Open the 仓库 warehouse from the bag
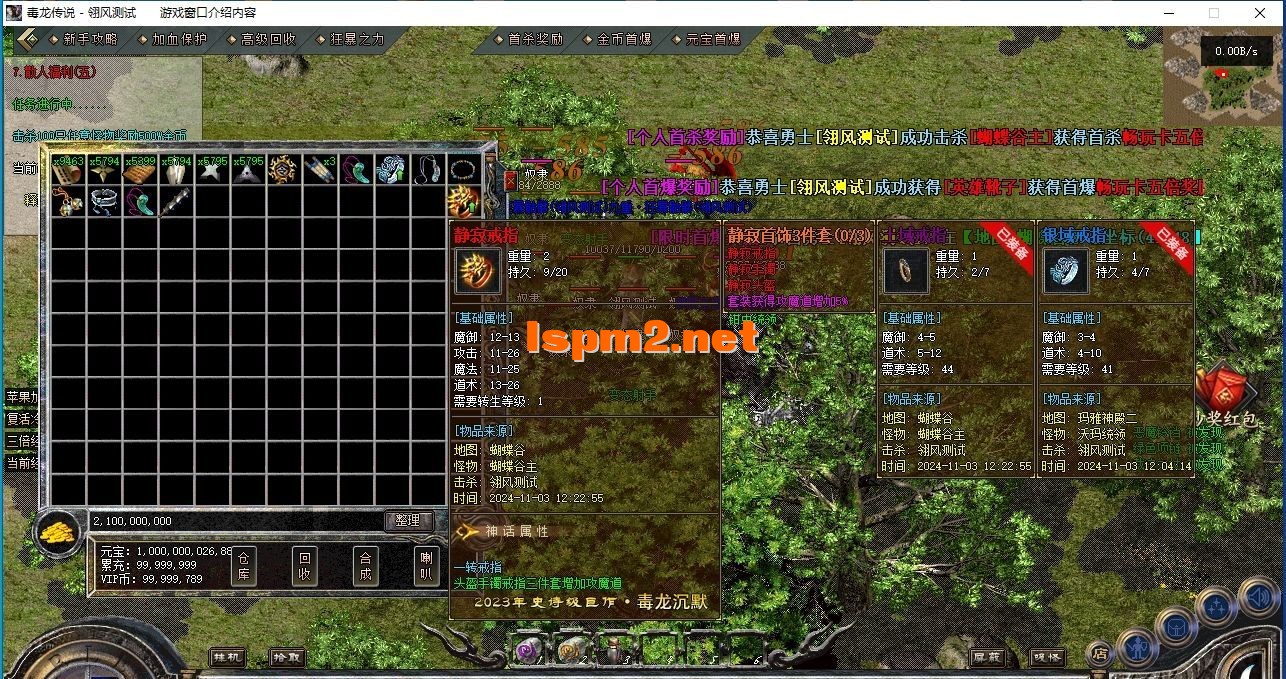Screen dimensions: 1286x679 point(244,567)
